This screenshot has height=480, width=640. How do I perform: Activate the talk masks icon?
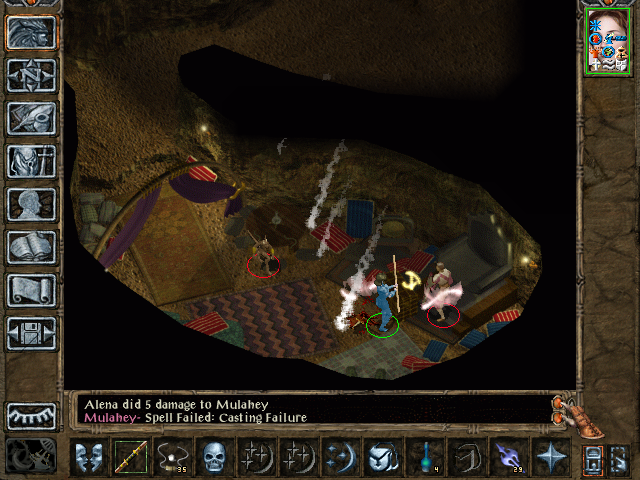pos(89,457)
